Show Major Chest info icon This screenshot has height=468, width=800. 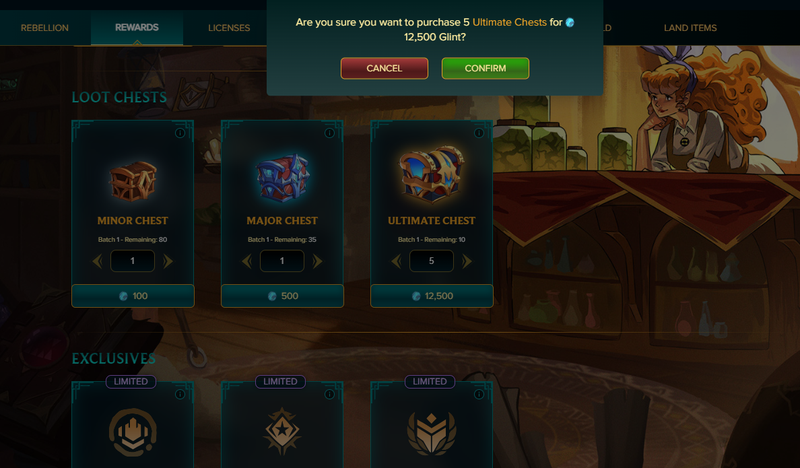(329, 133)
